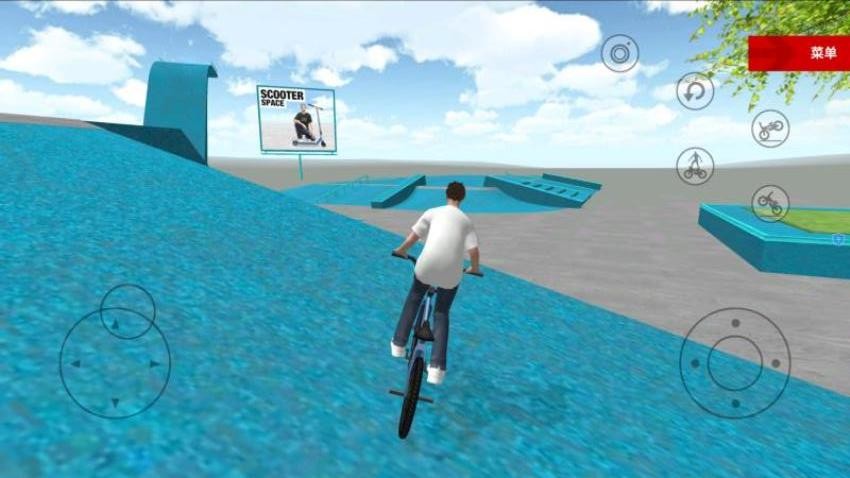
Task: Tap the tilted bike trick icon
Action: point(770,203)
